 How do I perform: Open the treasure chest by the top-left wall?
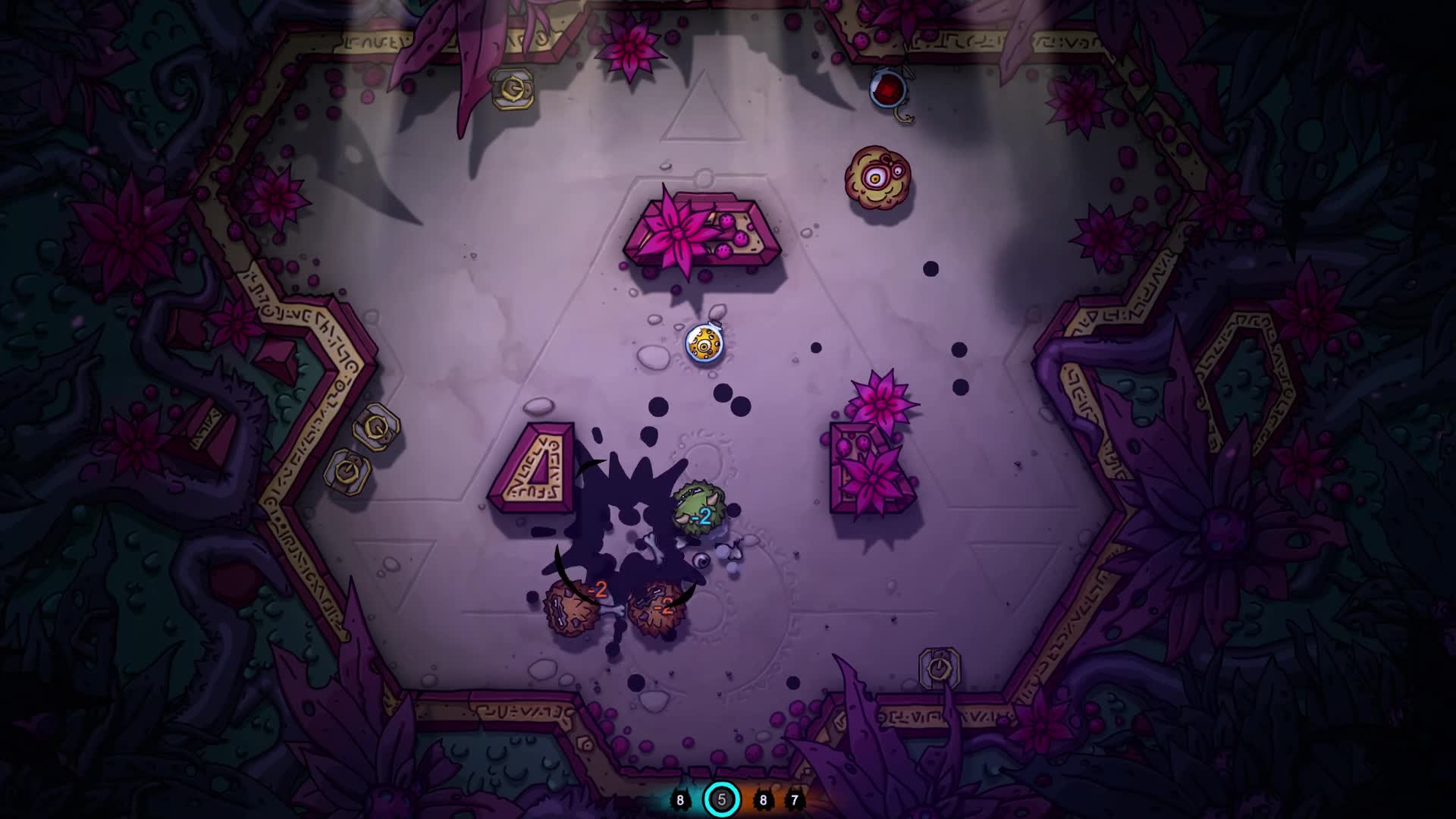point(513,87)
